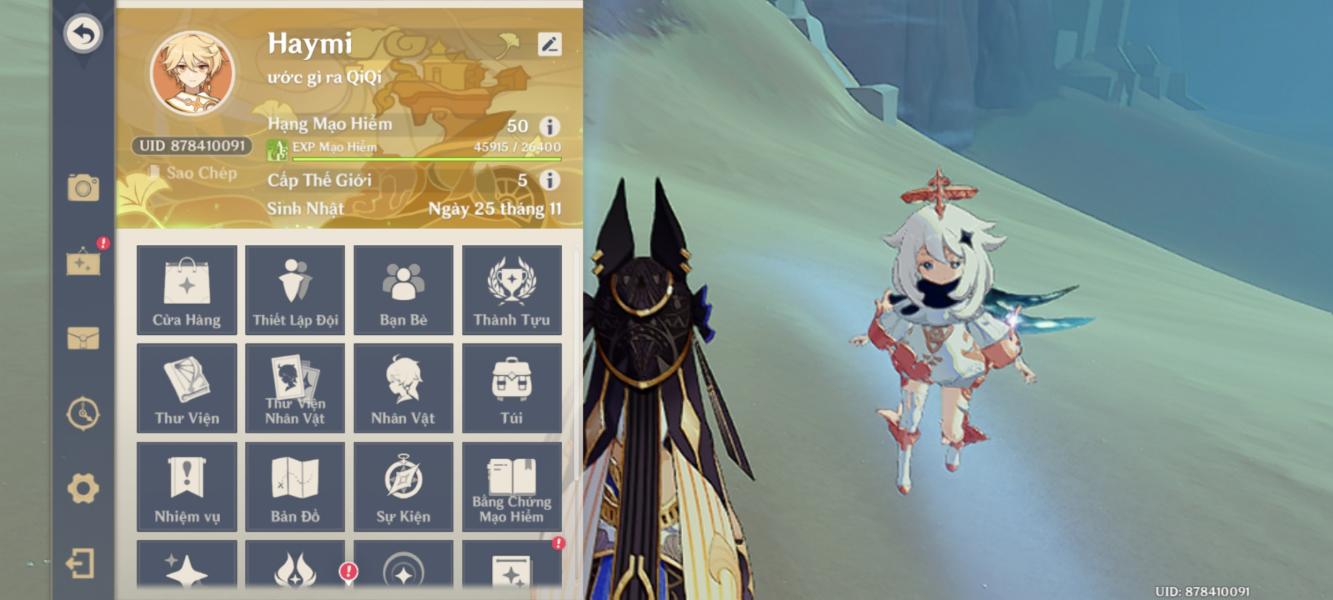Open Bằng Chứng Mạo Hiểm handbook
Image resolution: width=1333 pixels, height=600 pixels.
tap(511, 486)
